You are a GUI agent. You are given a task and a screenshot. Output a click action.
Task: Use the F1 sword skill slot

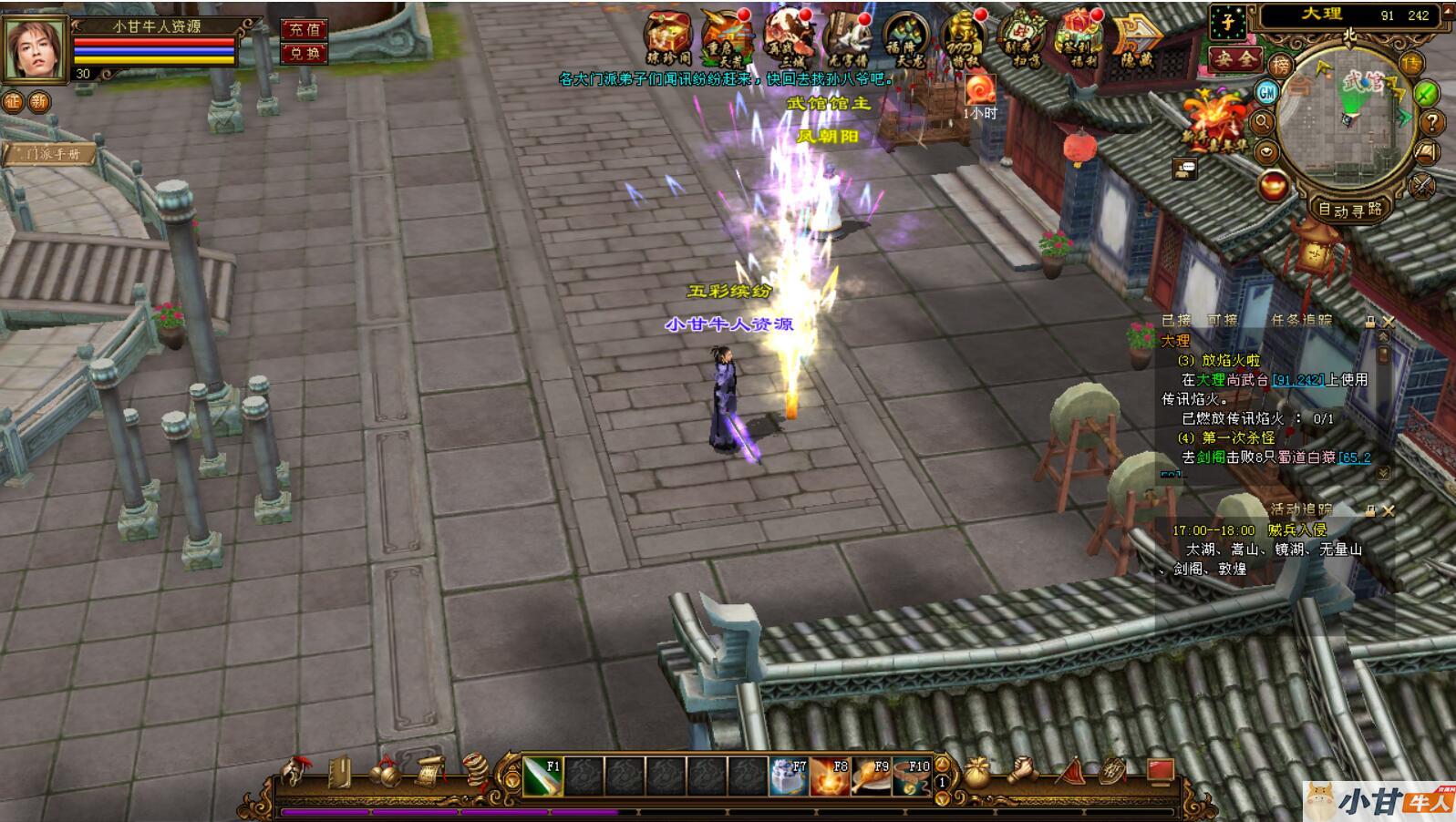542,776
